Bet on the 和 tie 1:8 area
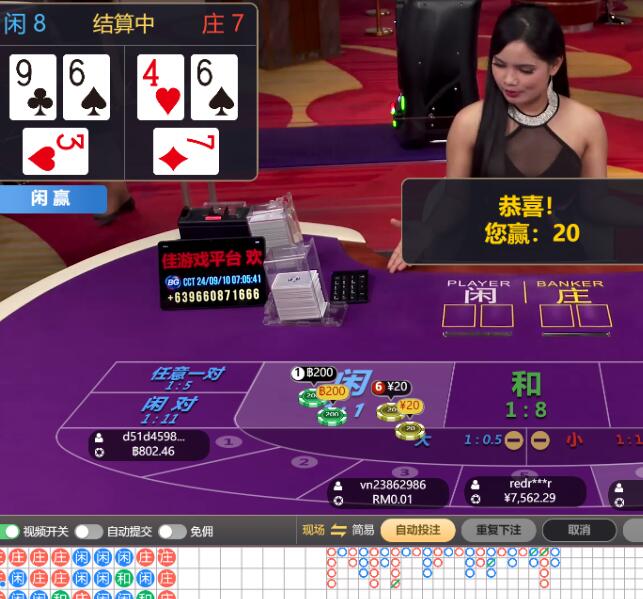Viewport: 643px width, 599px height. [x=526, y=394]
